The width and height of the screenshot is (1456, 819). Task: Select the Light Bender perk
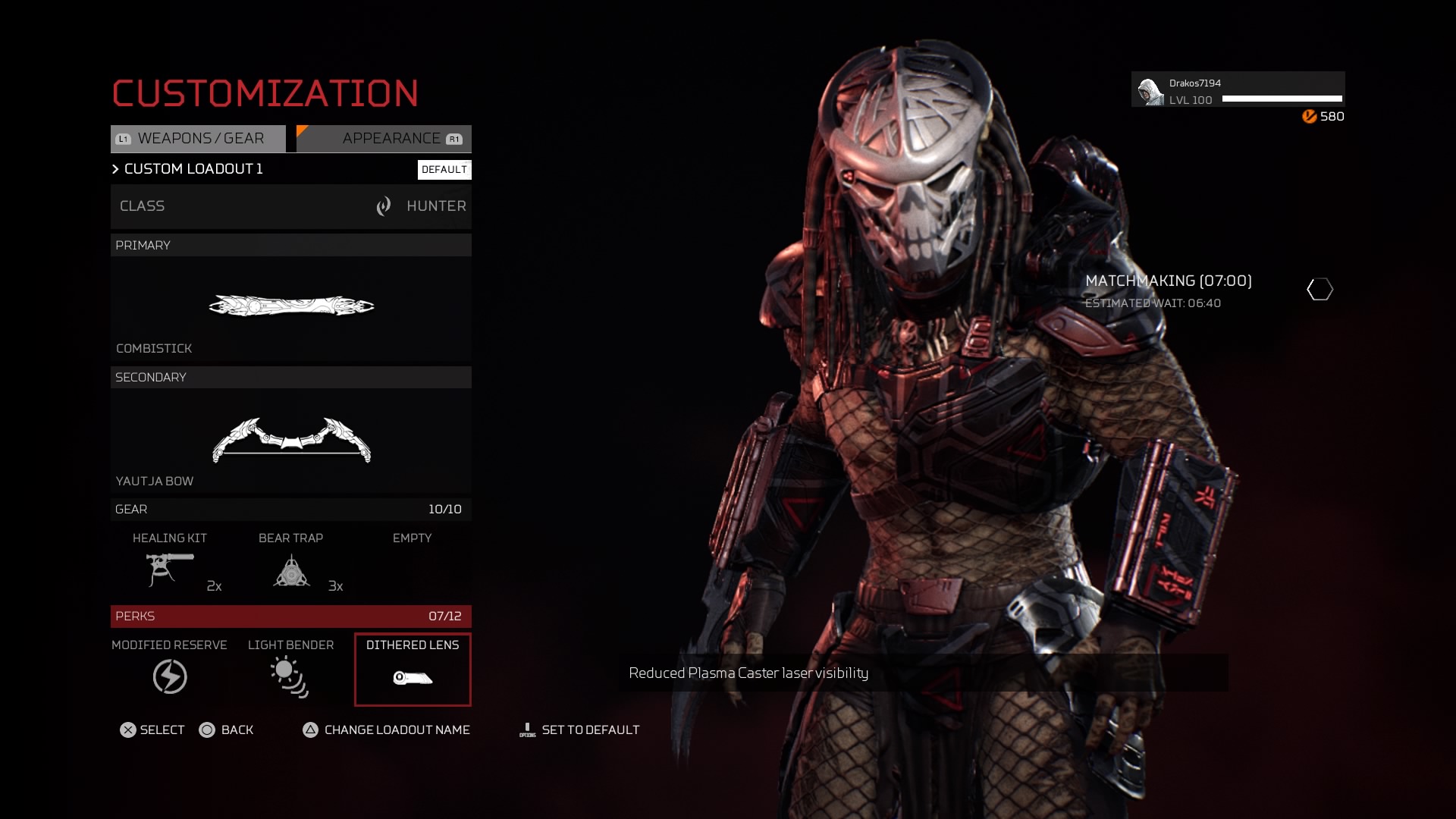click(x=290, y=669)
